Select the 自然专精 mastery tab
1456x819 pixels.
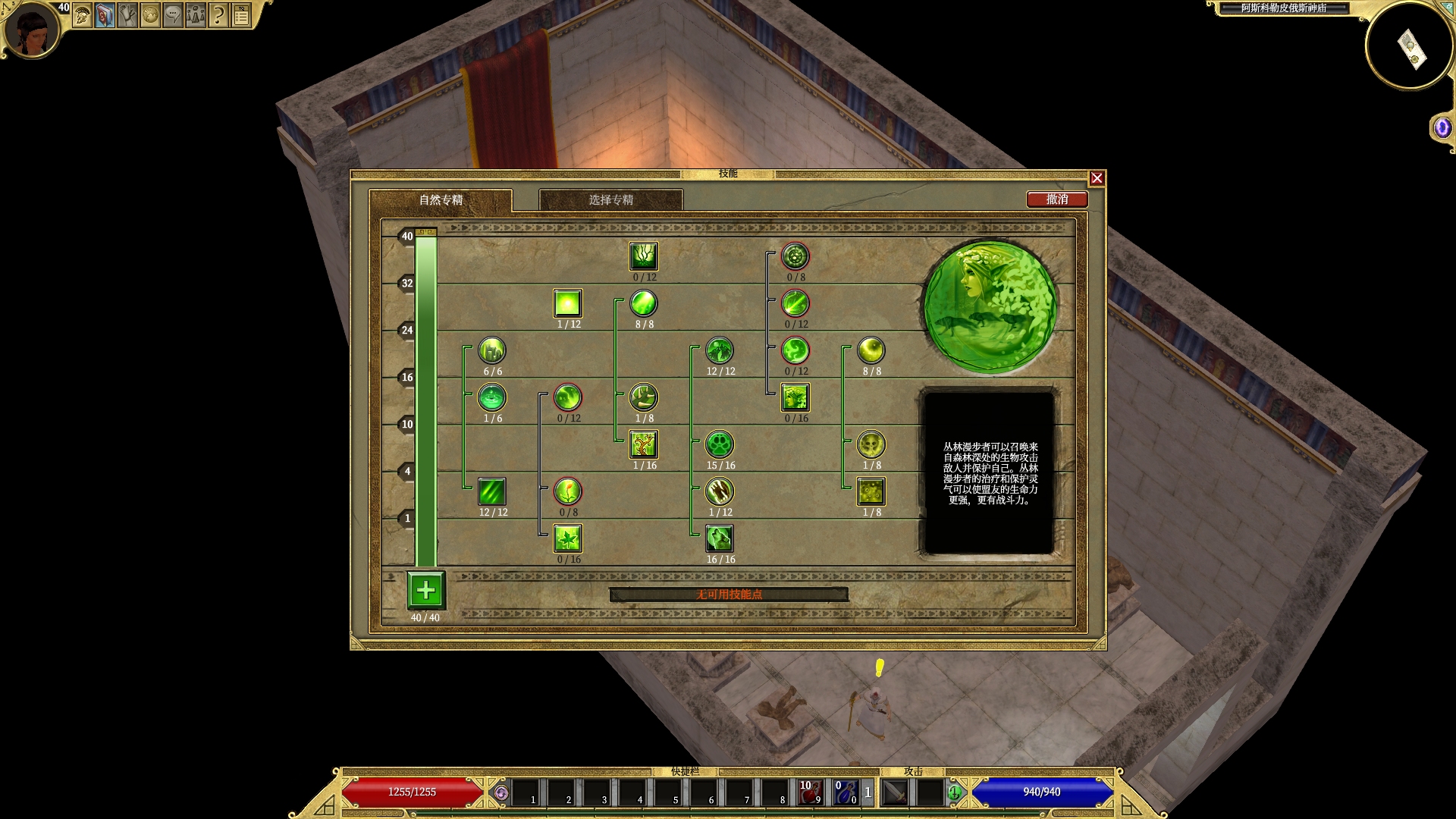pos(441,199)
